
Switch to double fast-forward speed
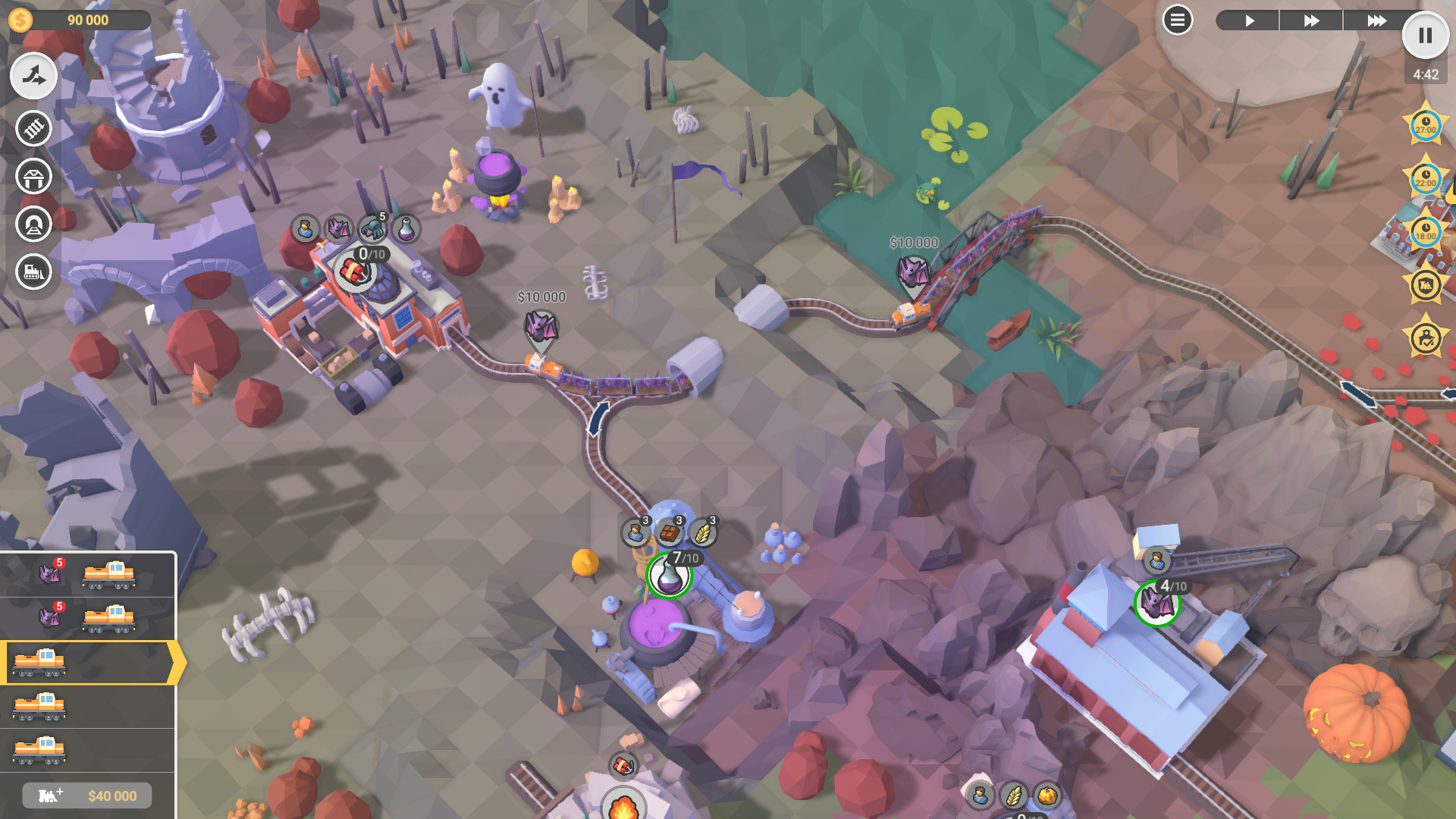click(1311, 20)
